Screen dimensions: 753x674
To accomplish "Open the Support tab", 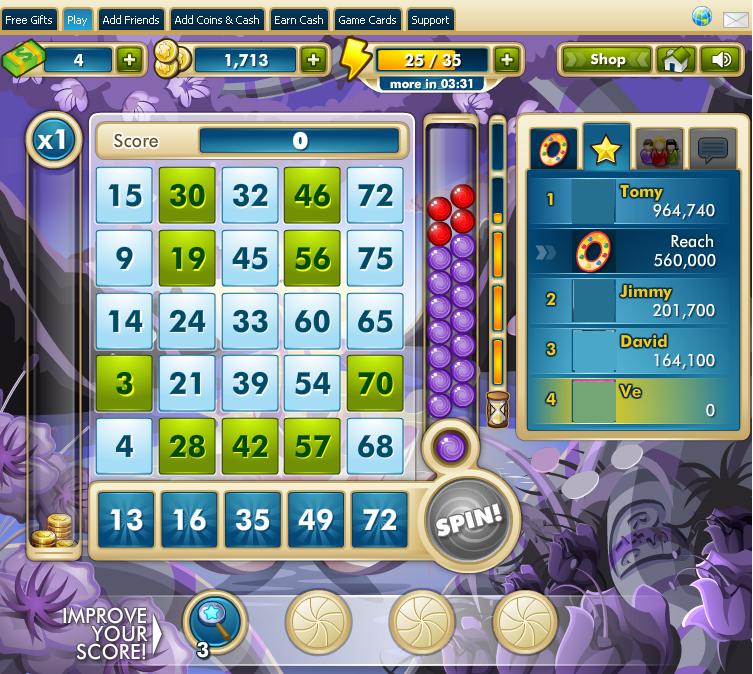I will [430, 20].
